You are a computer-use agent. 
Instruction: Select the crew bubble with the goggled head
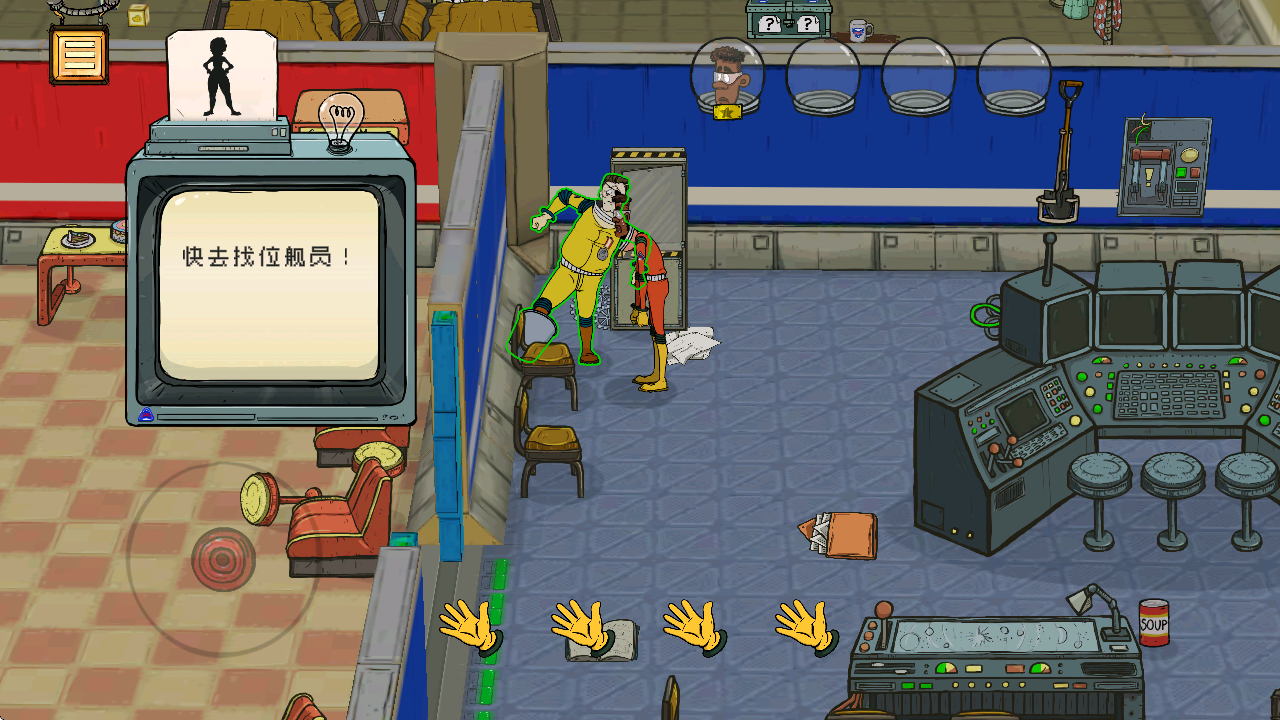click(x=728, y=78)
